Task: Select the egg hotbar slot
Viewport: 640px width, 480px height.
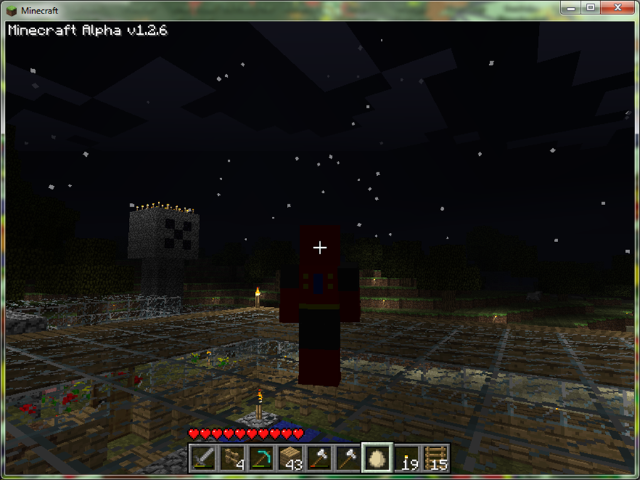Action: point(377,458)
